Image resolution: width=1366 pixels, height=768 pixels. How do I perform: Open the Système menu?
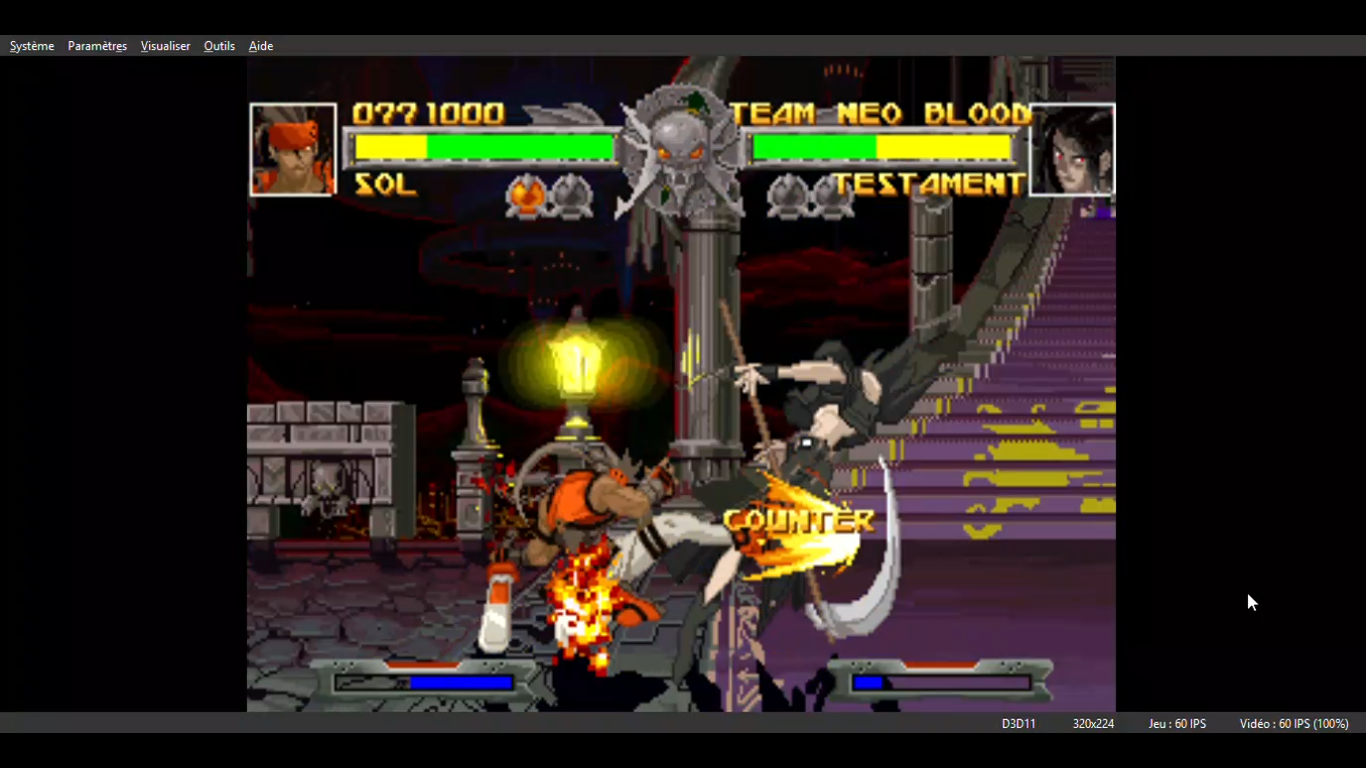click(x=32, y=46)
